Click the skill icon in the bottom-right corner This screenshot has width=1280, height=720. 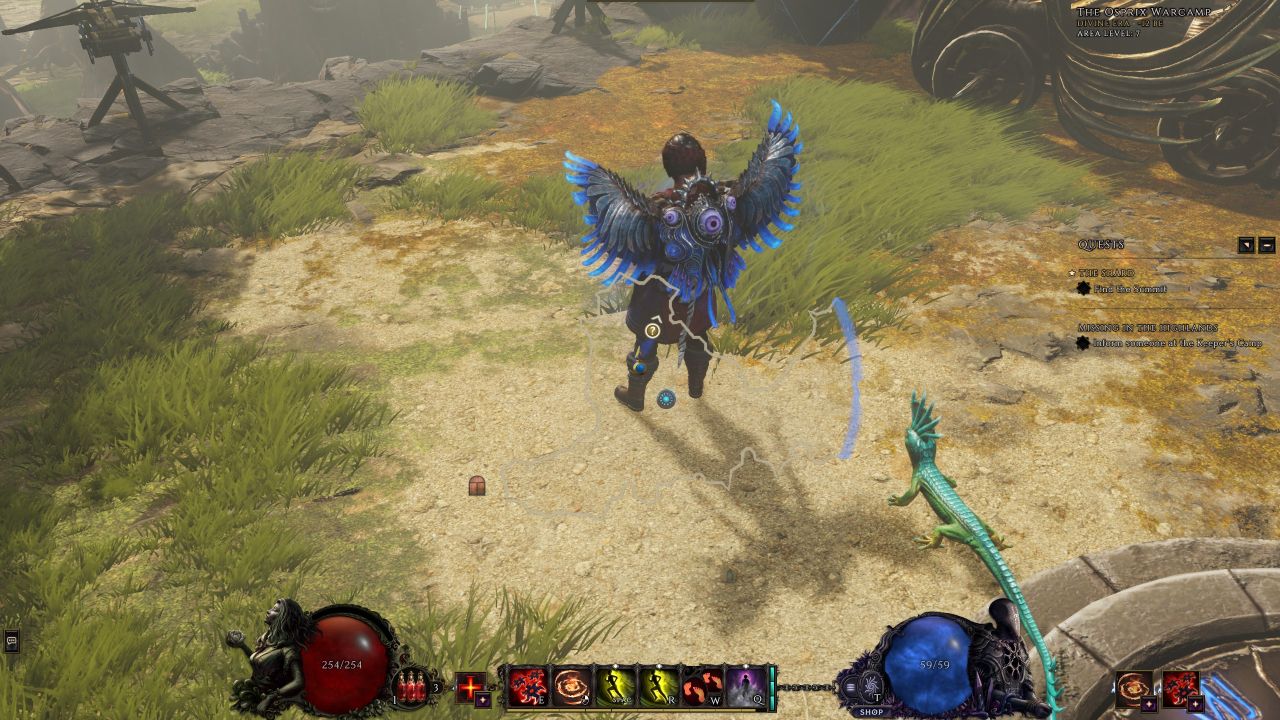1181,689
